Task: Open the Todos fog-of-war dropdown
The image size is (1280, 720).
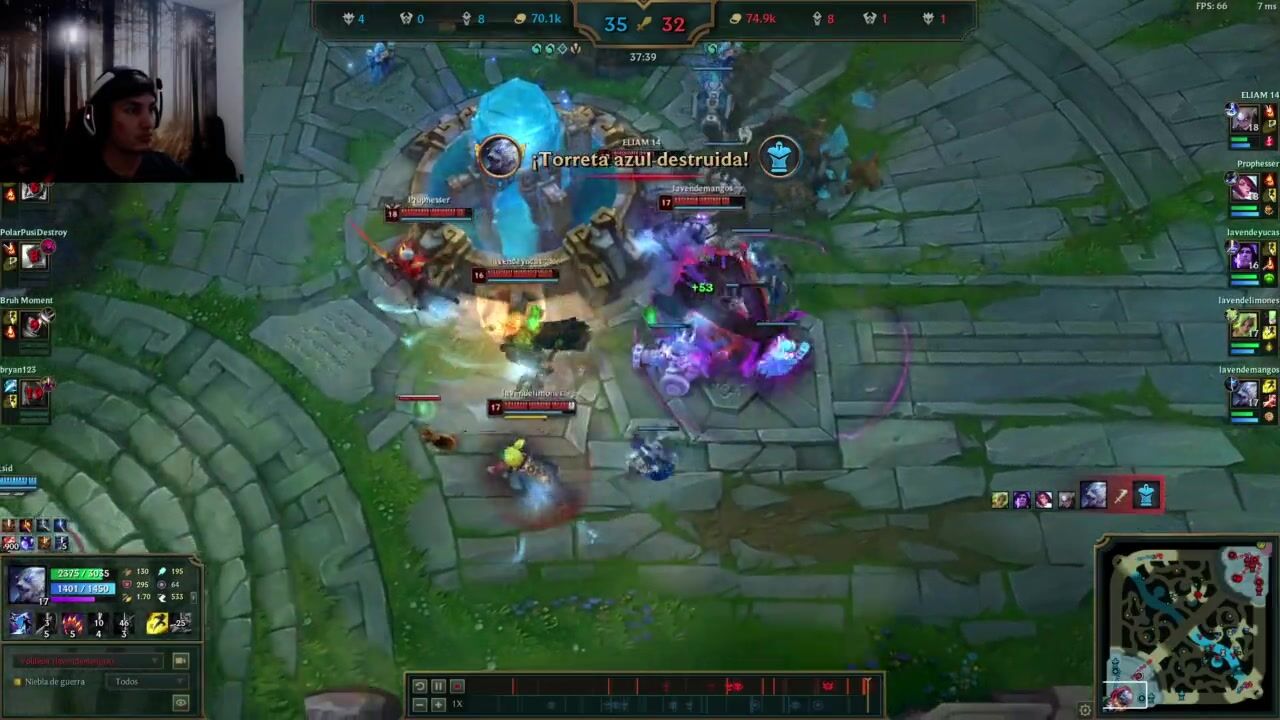Action: [150, 682]
